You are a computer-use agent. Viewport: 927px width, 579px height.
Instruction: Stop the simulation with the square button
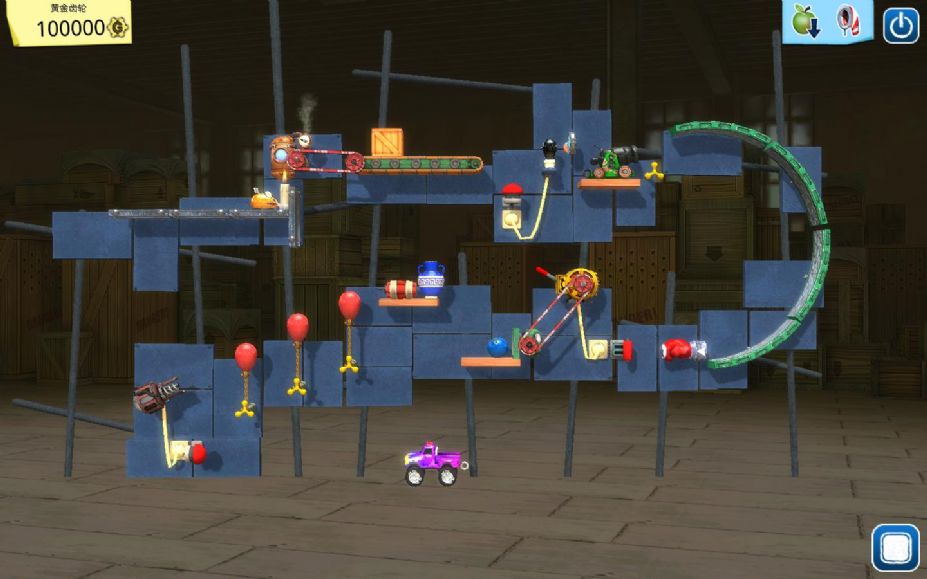(x=894, y=547)
